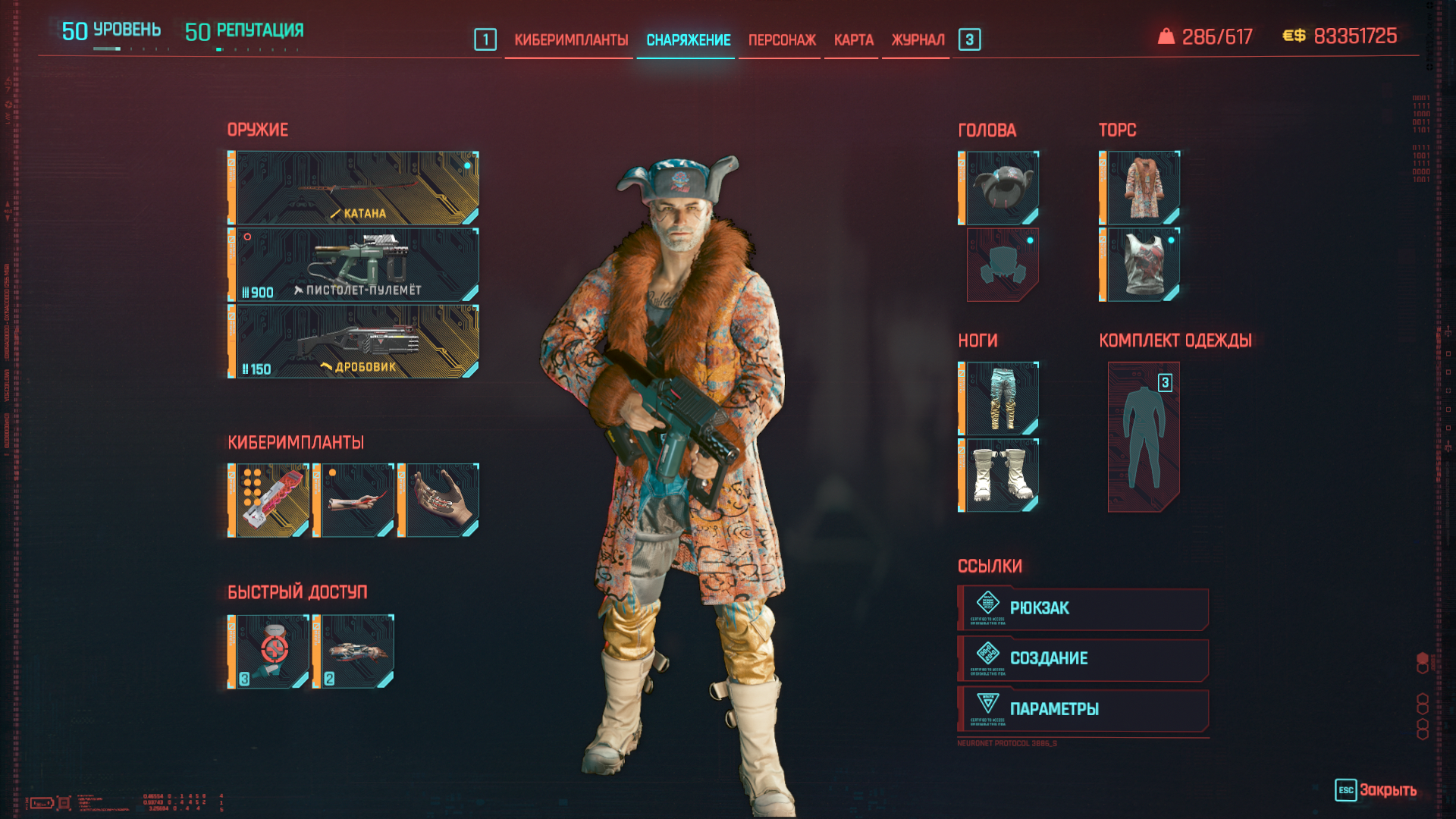Open the fur-collar coat torso slot
Viewport: 1456px width, 819px height.
pos(1141,188)
